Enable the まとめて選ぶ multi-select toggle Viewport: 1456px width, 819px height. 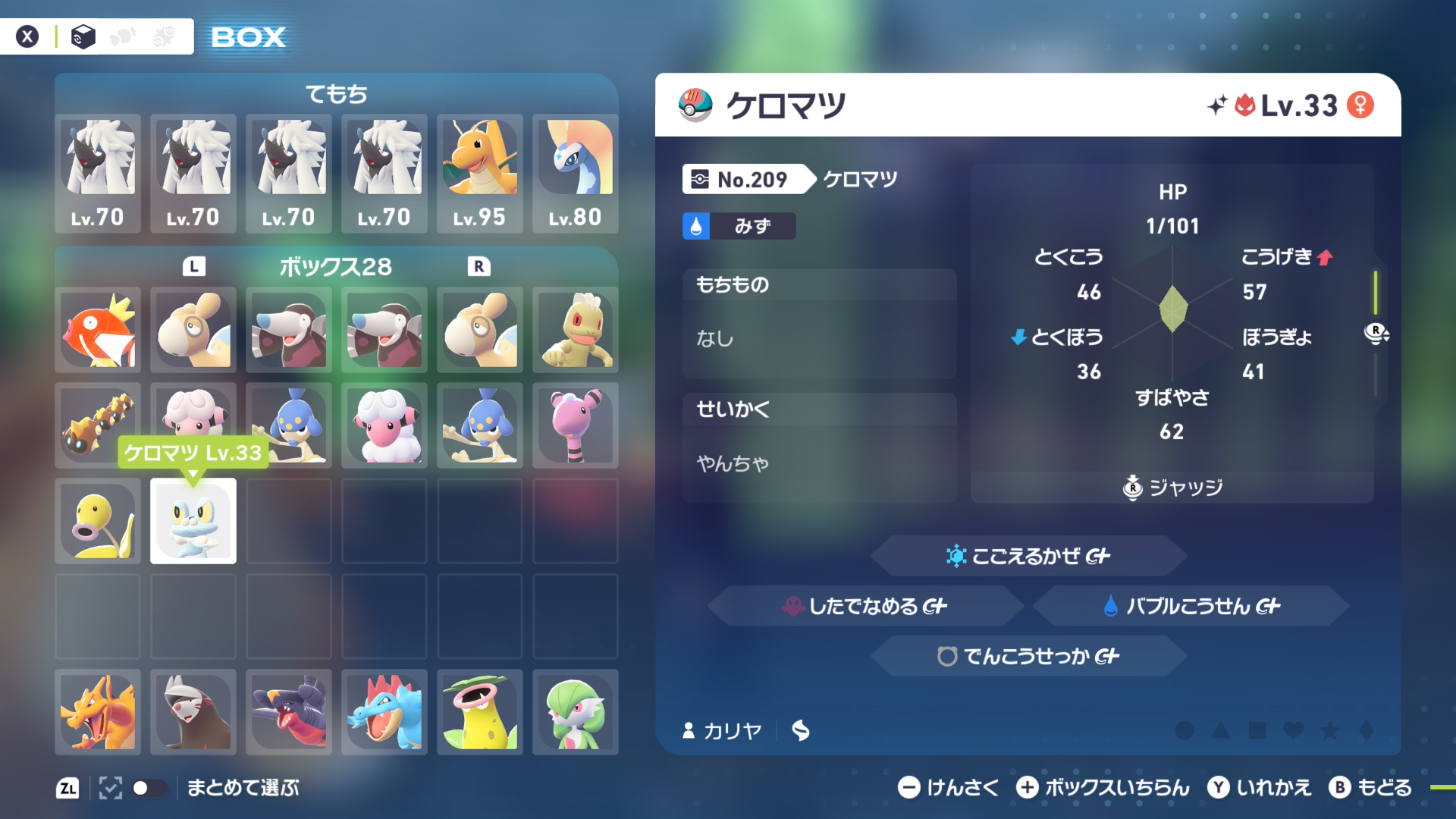(x=150, y=789)
